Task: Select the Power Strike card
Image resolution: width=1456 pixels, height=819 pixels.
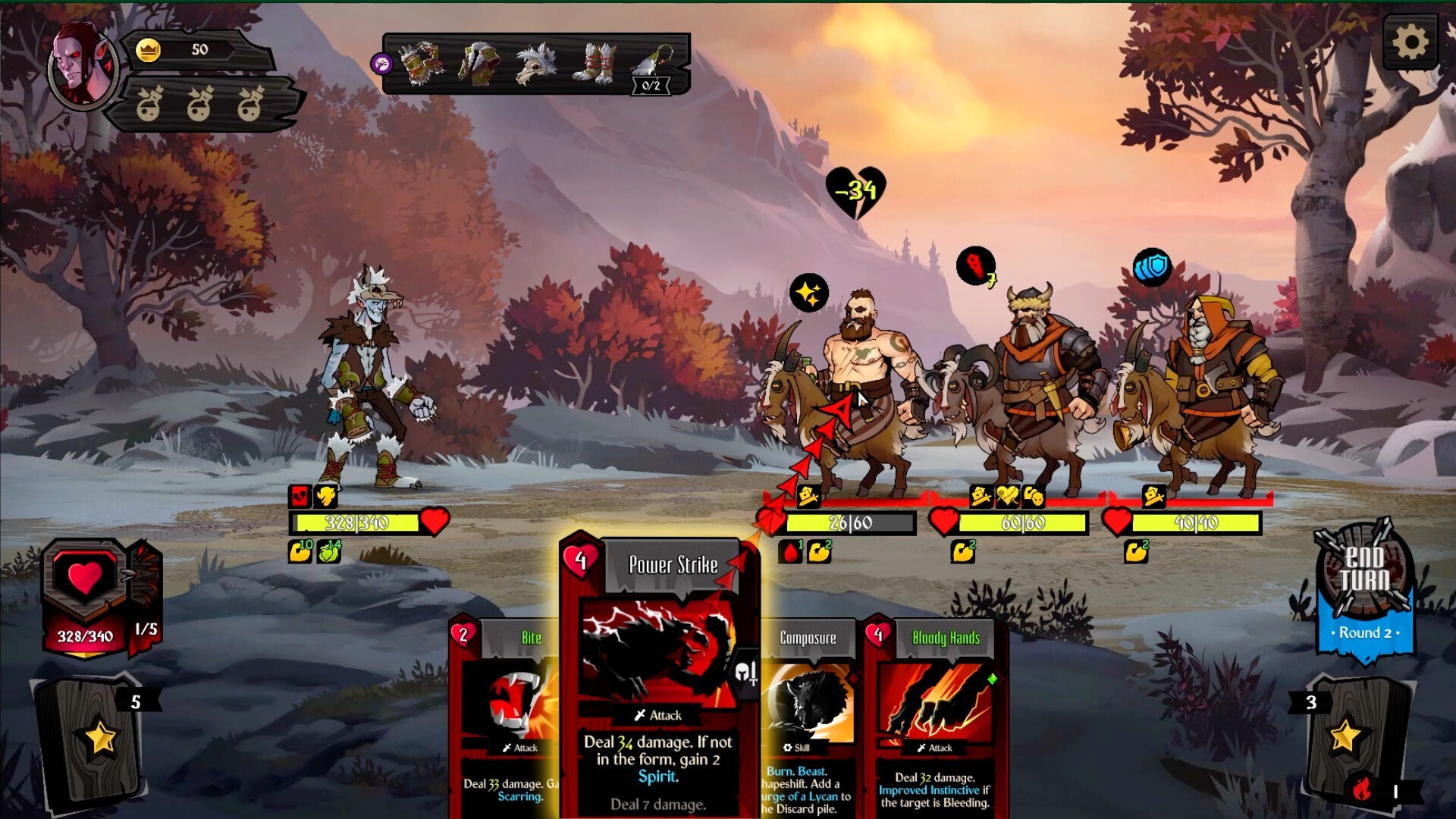Action: (659, 675)
